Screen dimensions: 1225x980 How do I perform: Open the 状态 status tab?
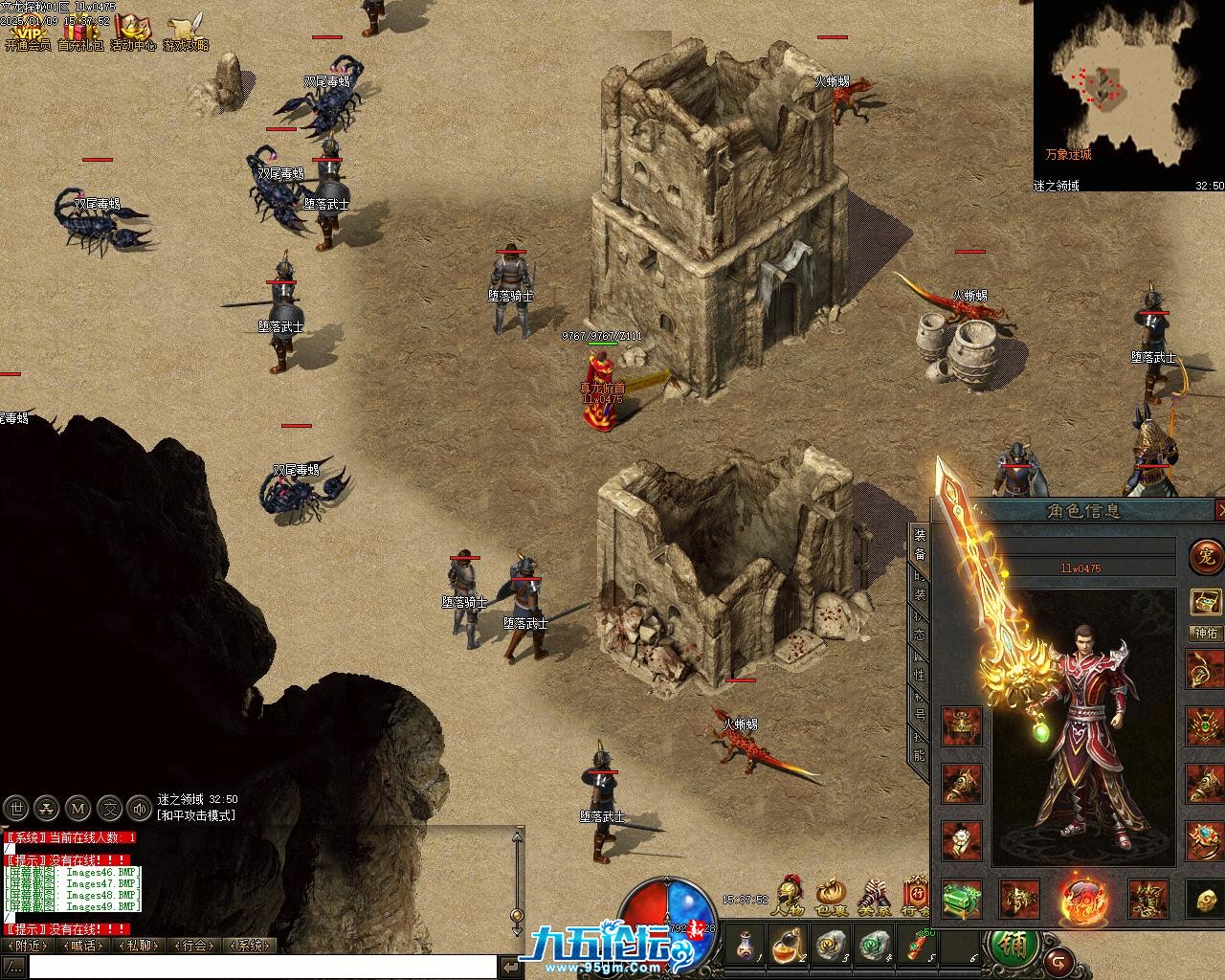tap(920, 626)
